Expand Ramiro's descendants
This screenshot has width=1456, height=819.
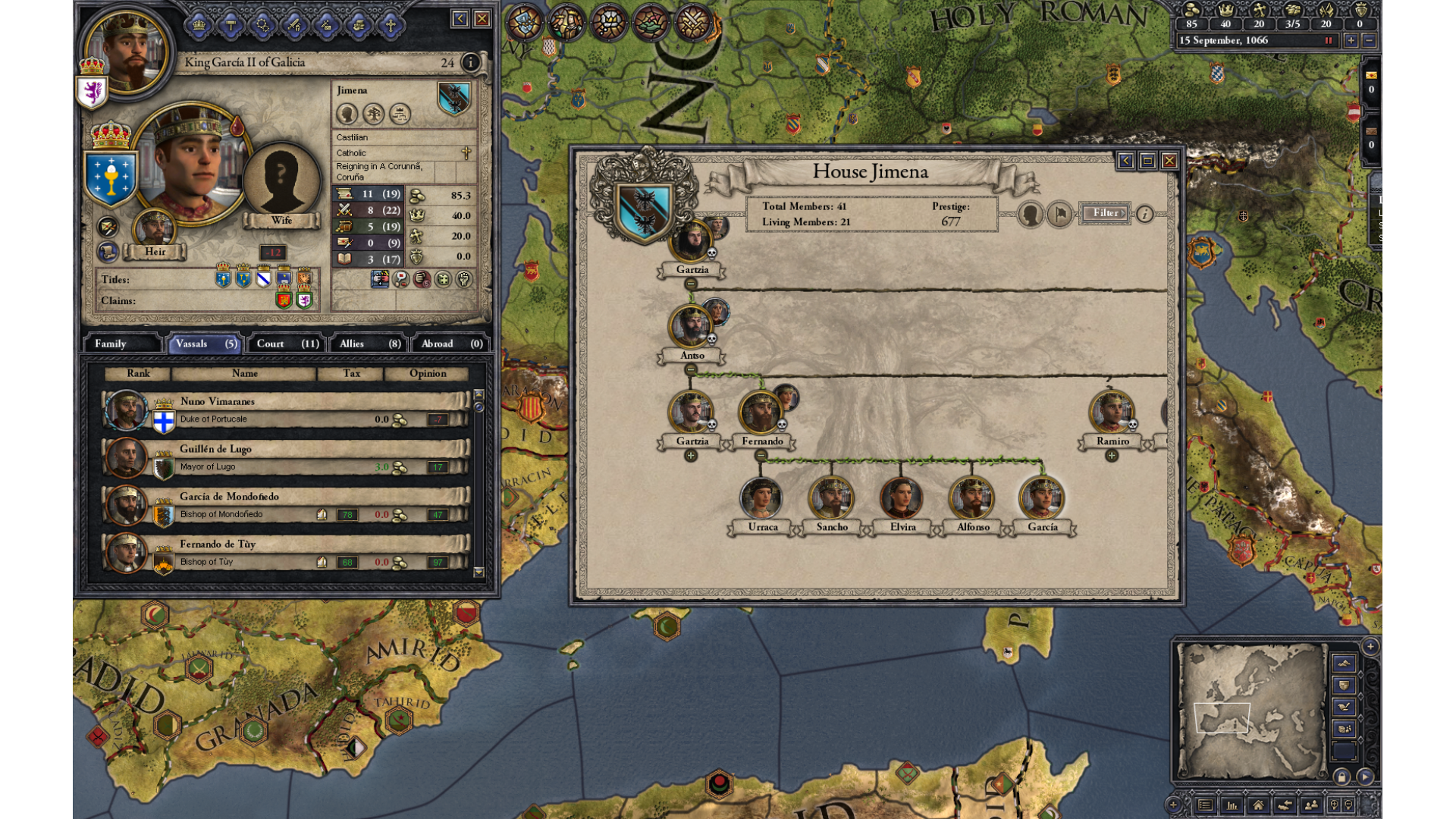[x=1112, y=456]
